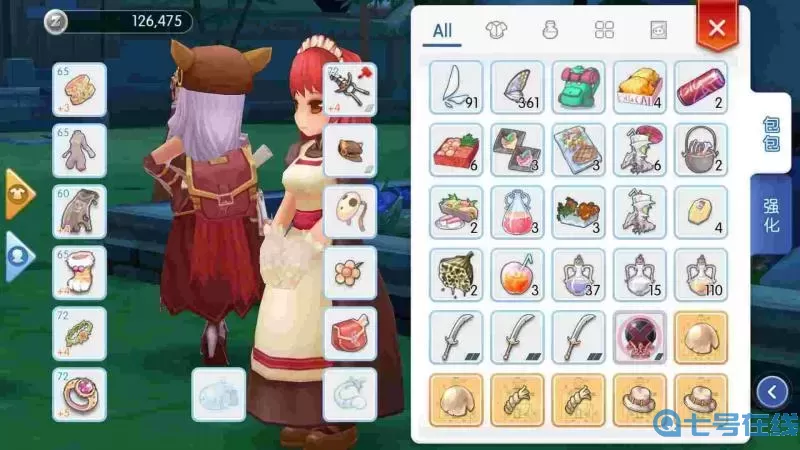Select the dark red orb item
The width and height of the screenshot is (800, 450).
[640, 336]
